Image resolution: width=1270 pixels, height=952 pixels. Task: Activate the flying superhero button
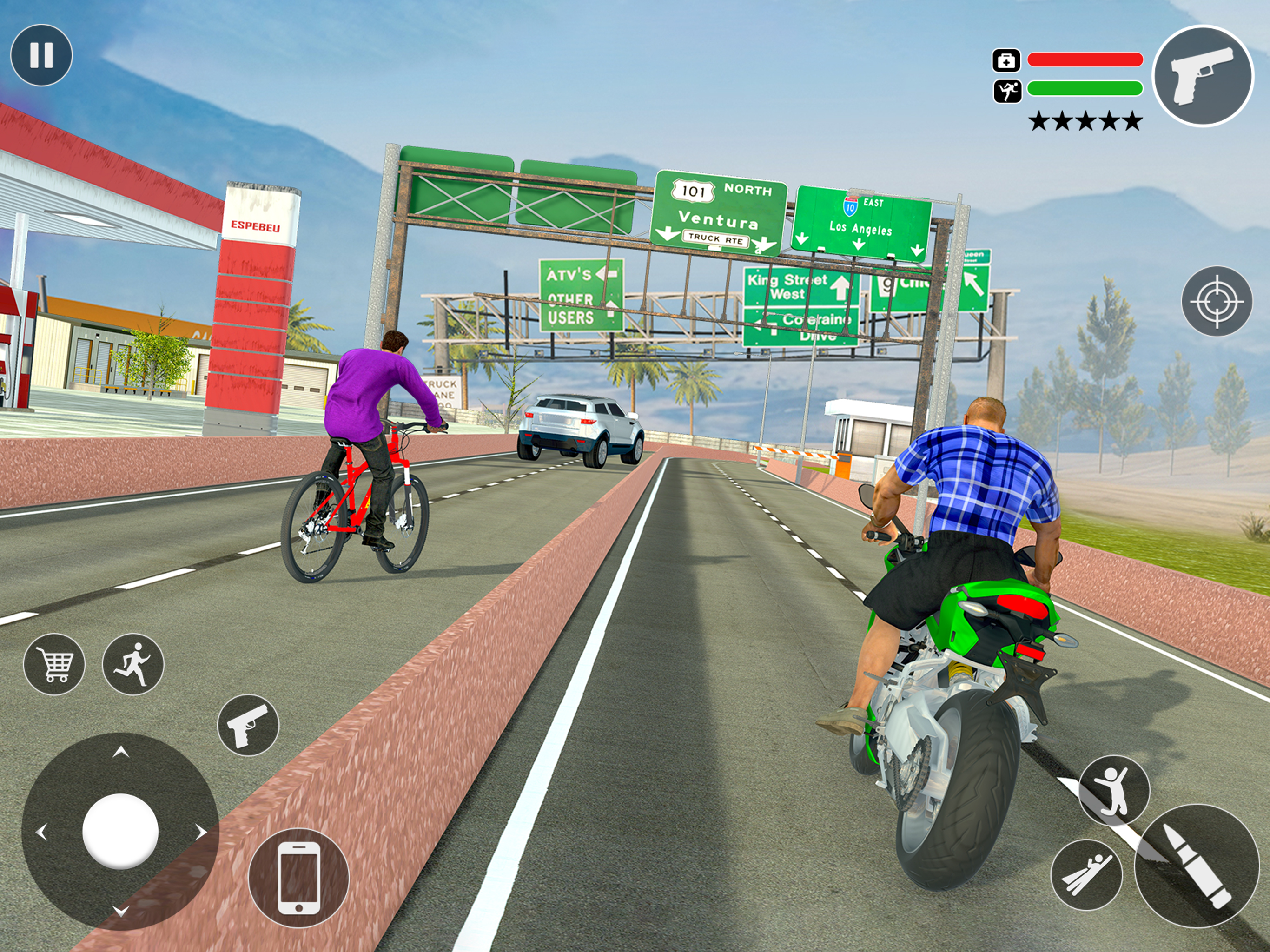(1086, 875)
